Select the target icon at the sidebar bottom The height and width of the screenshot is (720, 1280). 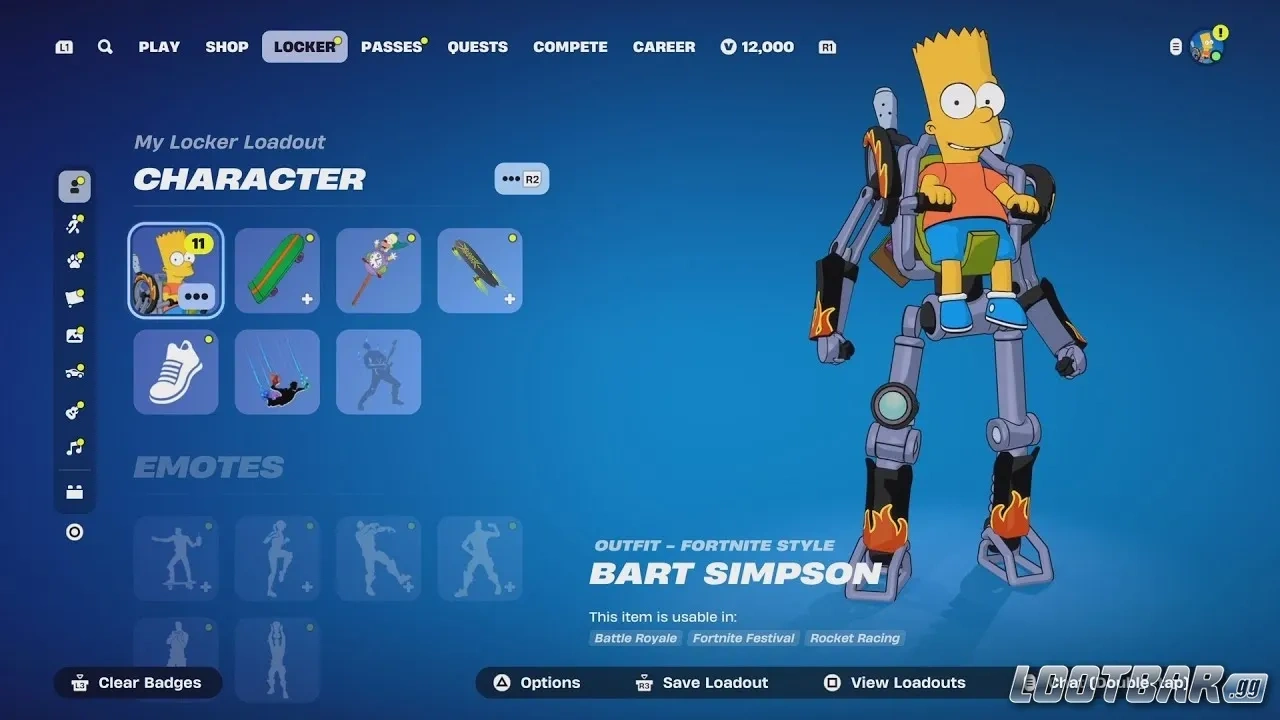tap(75, 531)
